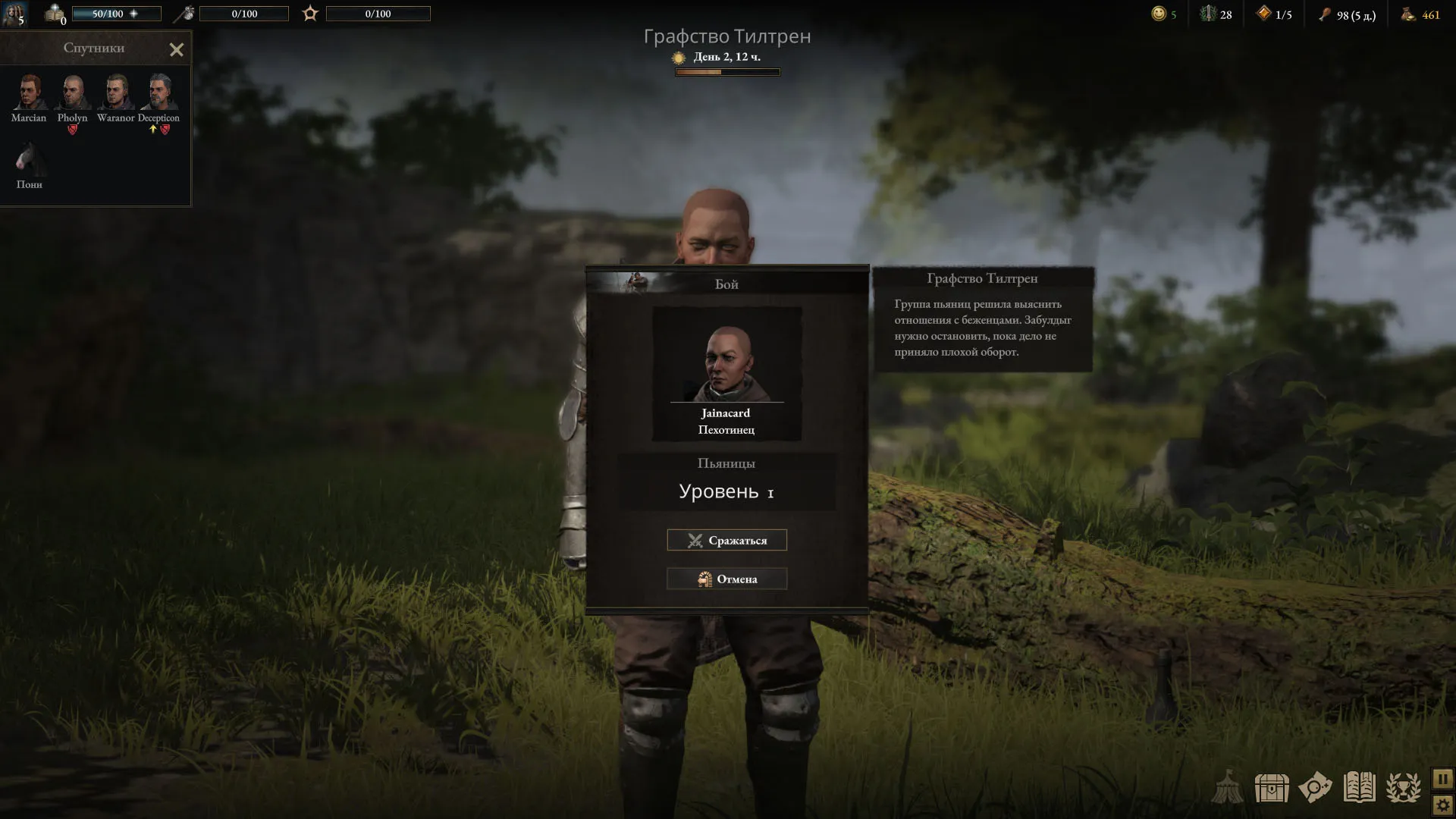
Task: Close the Спутники companions panel
Action: pos(177,50)
